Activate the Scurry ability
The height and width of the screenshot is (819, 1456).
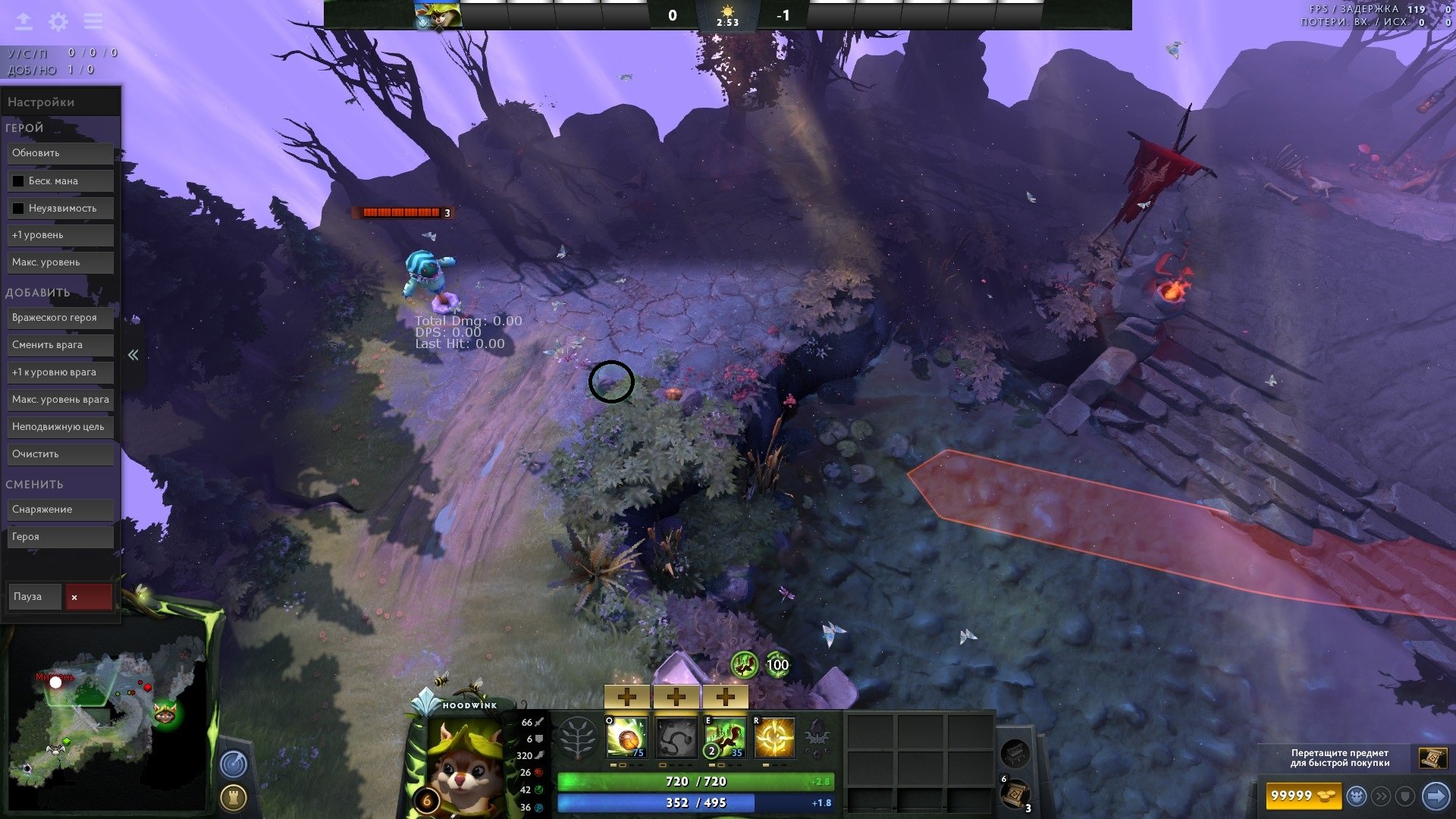725,738
